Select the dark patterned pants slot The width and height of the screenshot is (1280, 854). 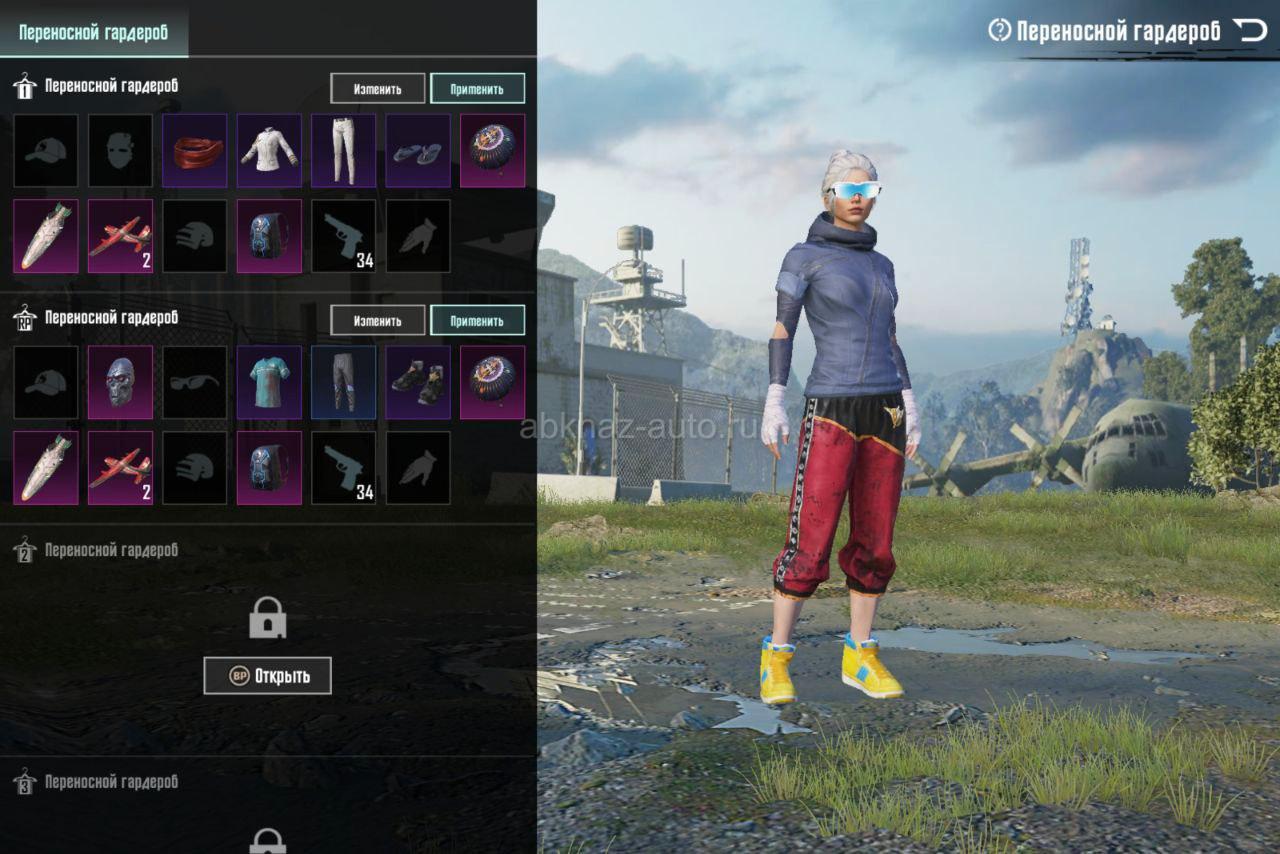[x=343, y=382]
